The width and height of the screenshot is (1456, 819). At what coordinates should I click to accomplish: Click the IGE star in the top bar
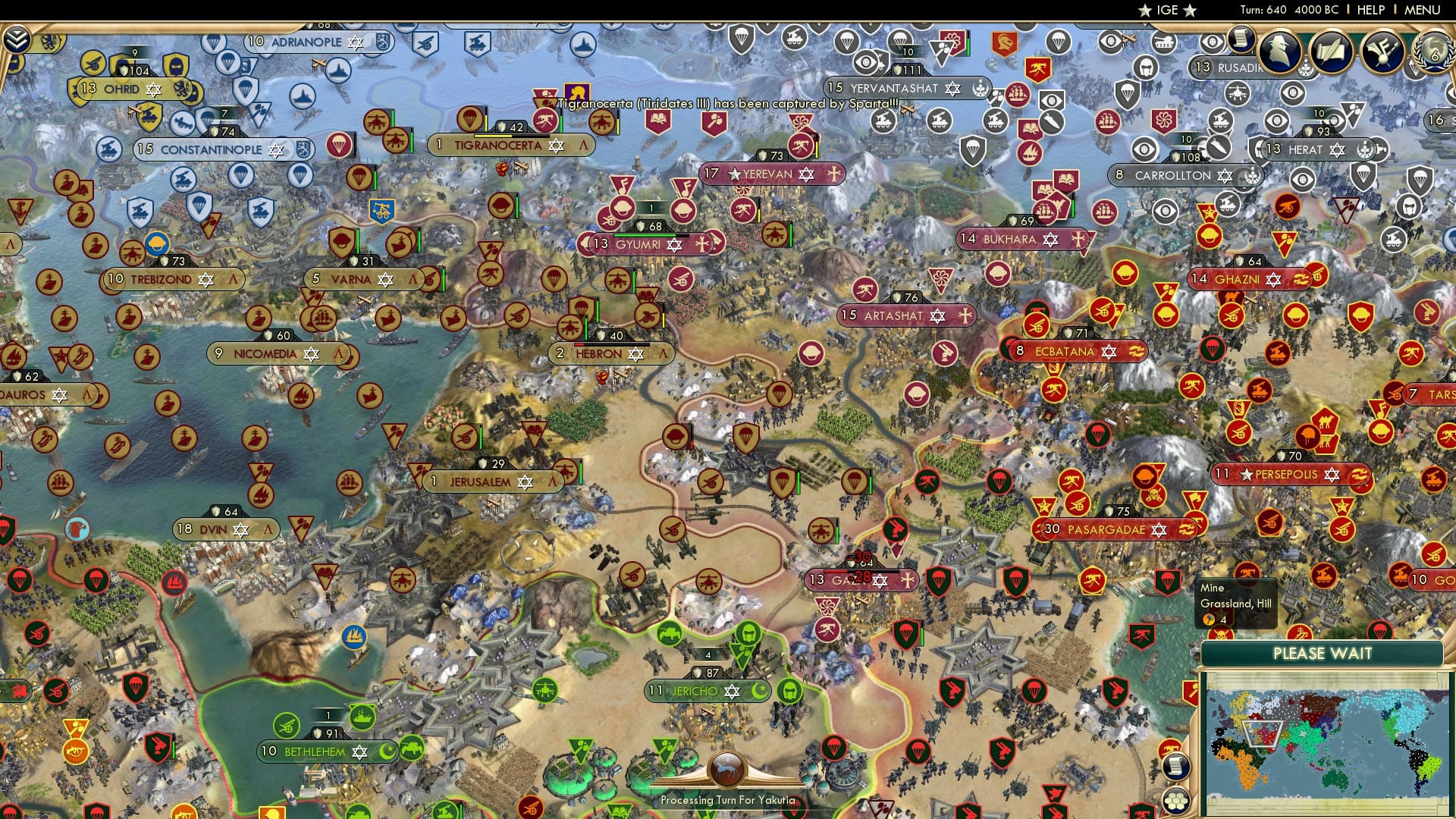pos(1145,11)
